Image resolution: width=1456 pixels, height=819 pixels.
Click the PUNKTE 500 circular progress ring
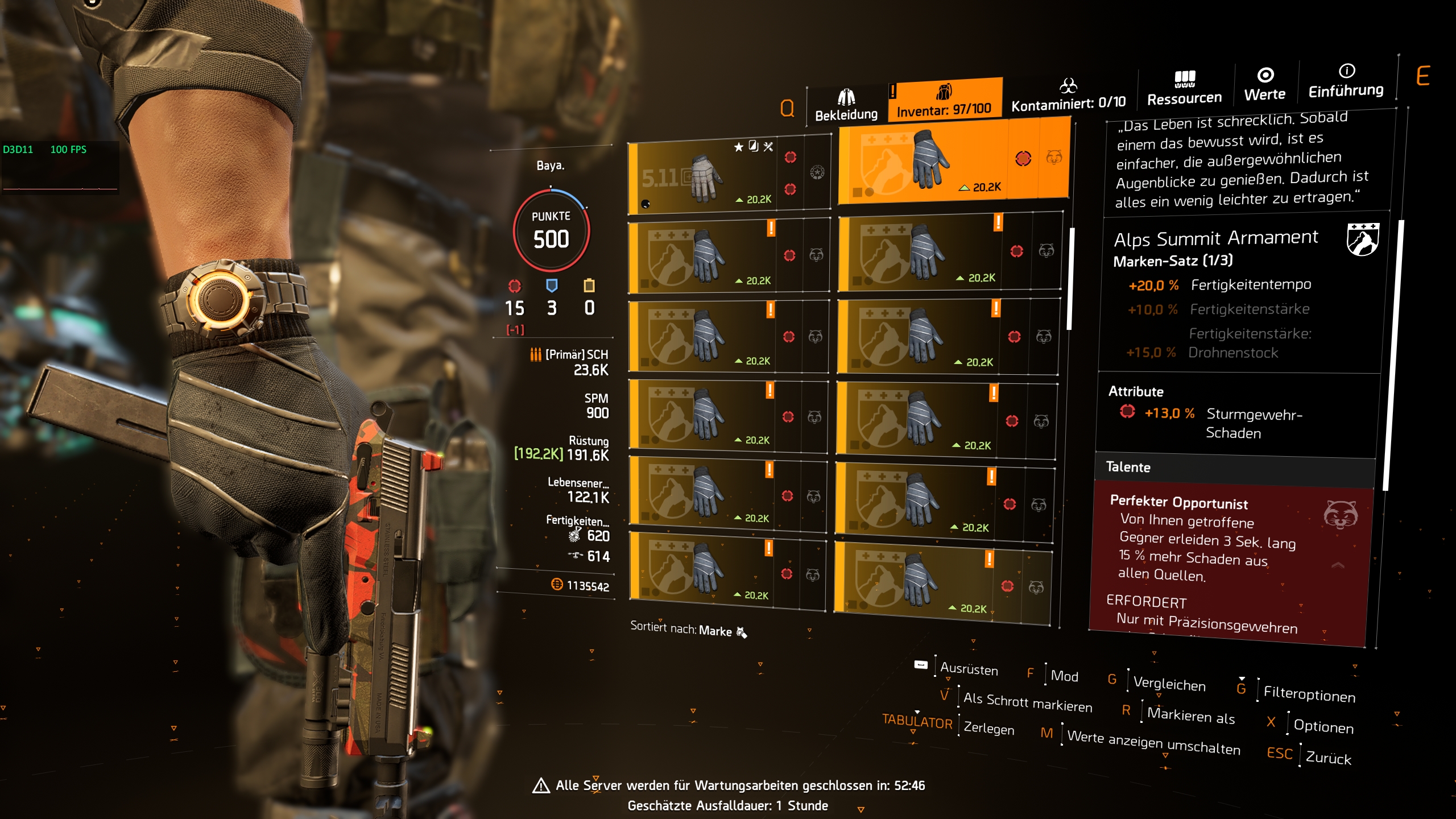pyautogui.click(x=550, y=232)
